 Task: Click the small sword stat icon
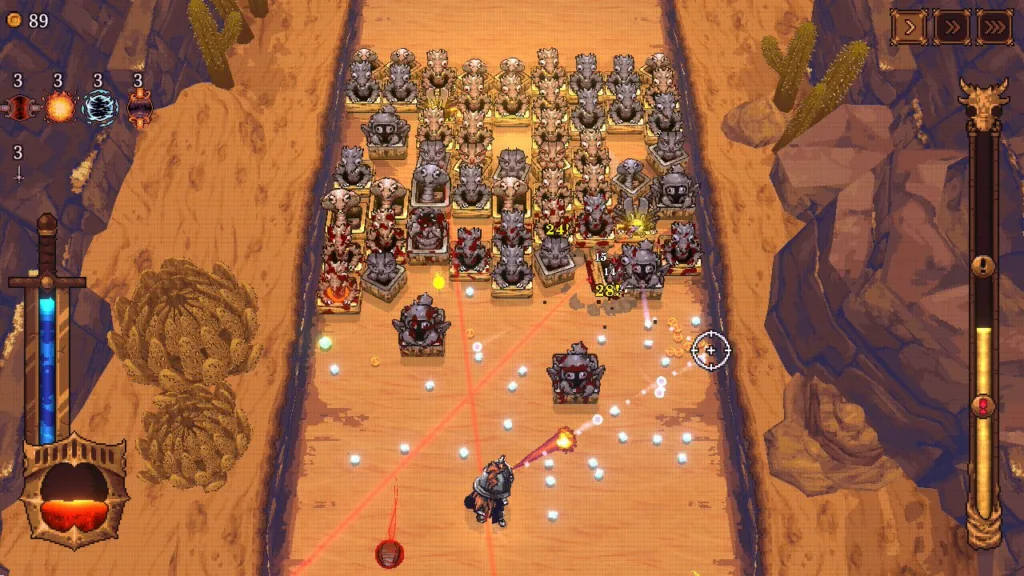click(18, 174)
